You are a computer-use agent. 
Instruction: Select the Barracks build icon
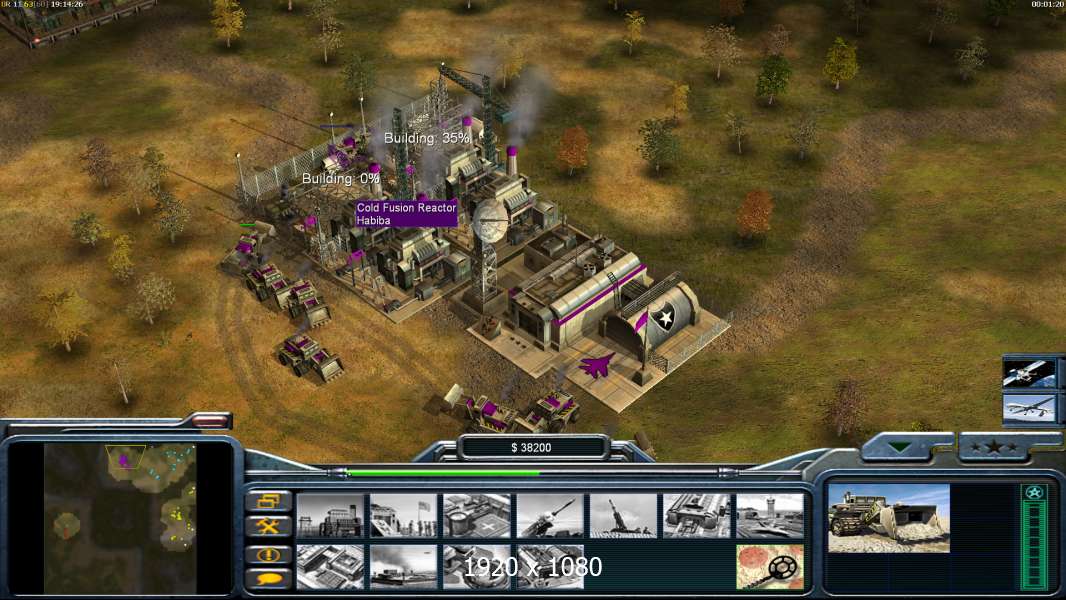pyautogui.click(x=403, y=515)
